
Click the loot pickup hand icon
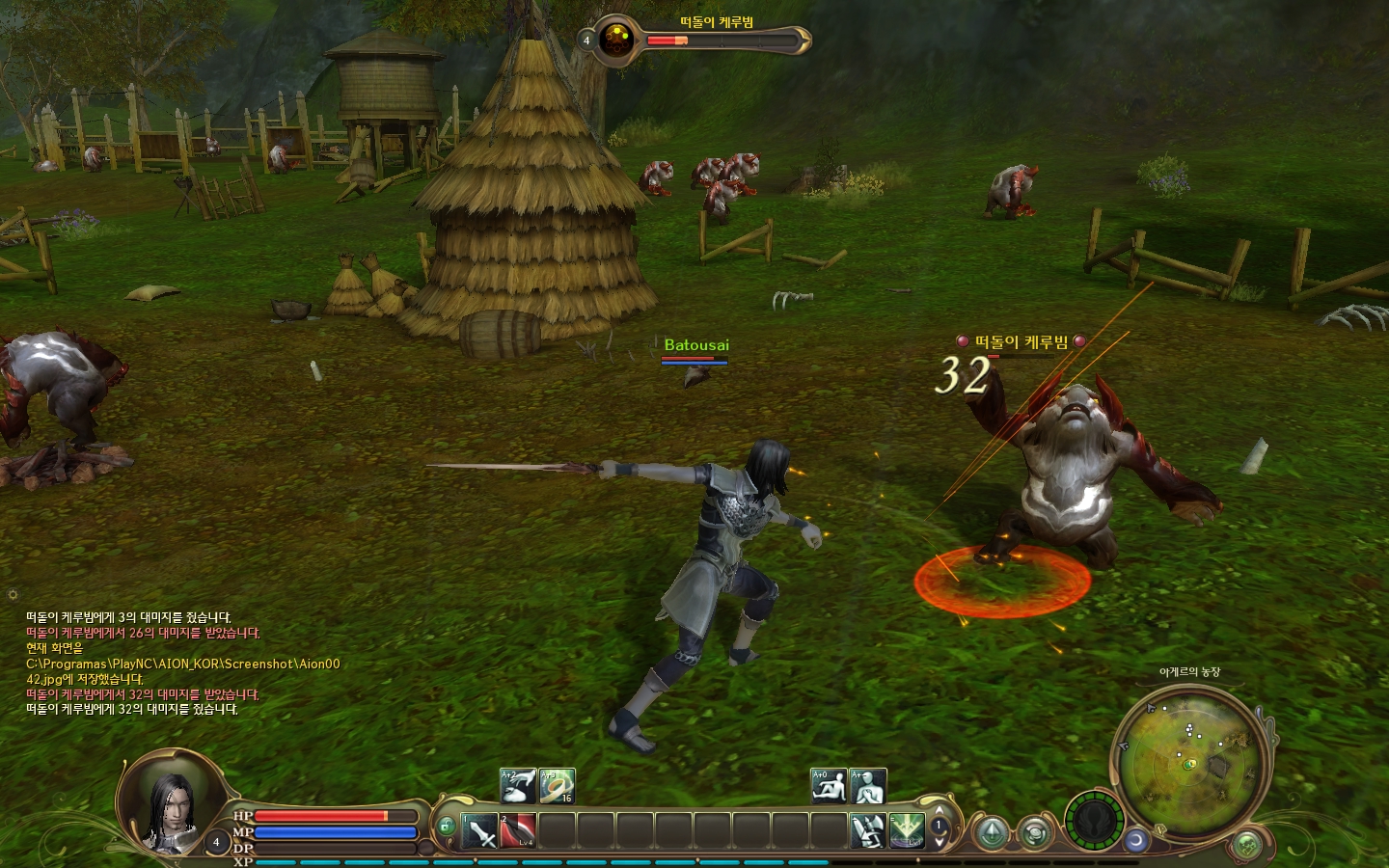click(x=518, y=786)
